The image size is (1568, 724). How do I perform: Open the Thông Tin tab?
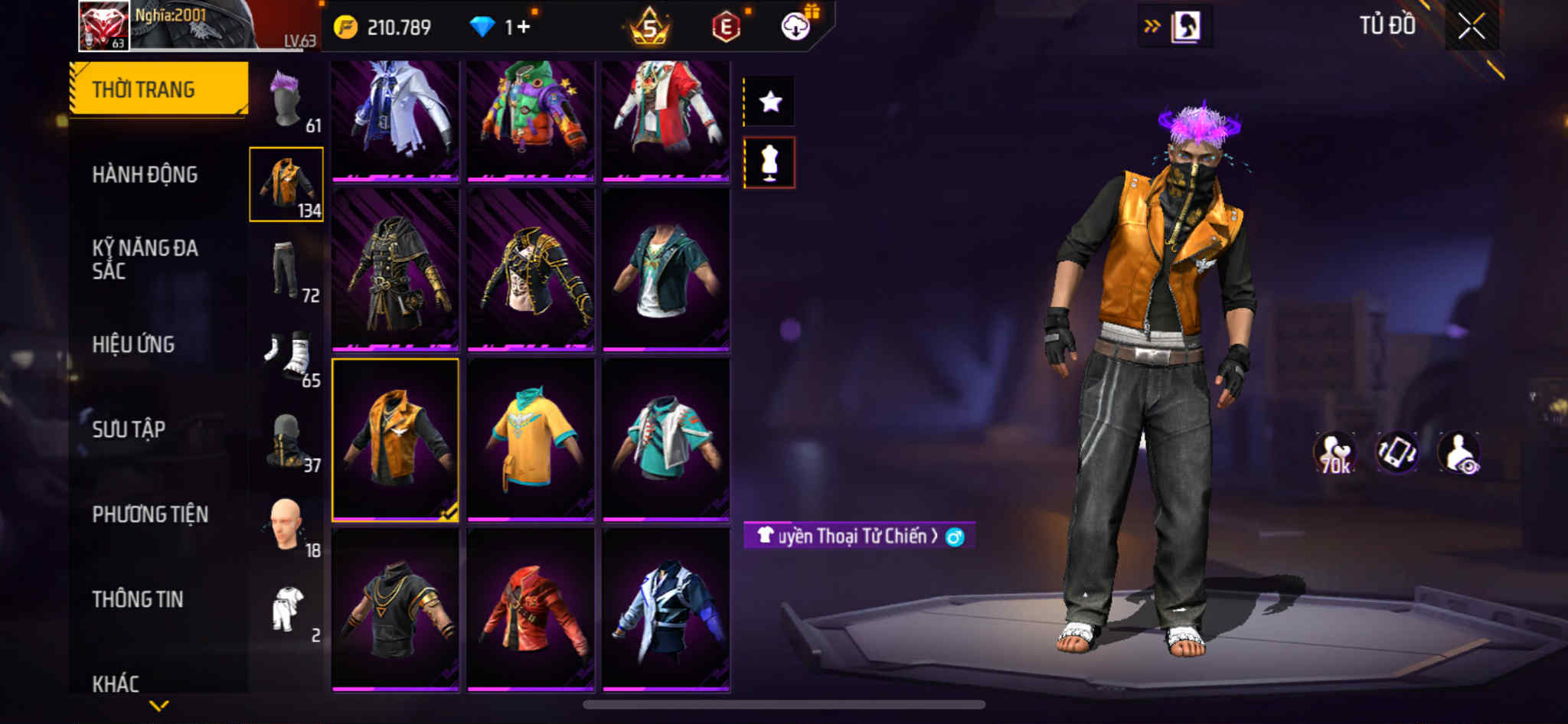point(138,599)
